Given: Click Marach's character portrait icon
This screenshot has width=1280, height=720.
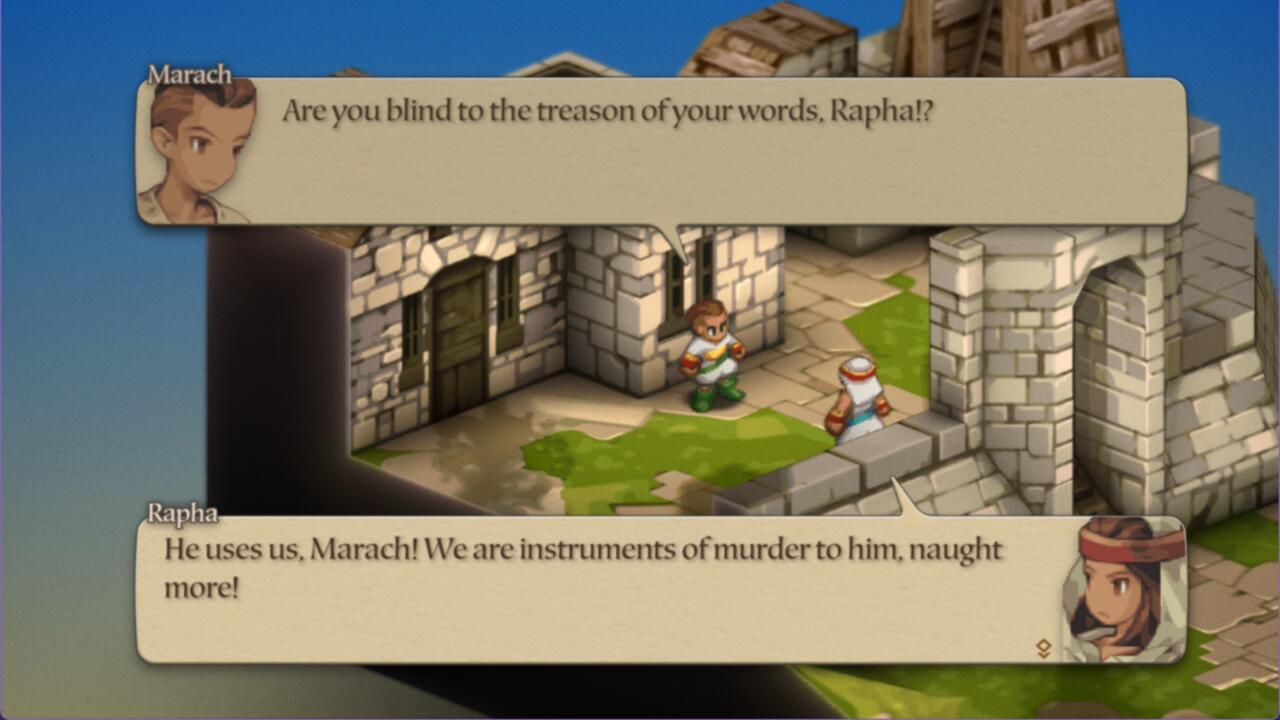Looking at the screenshot, I should 190,150.
